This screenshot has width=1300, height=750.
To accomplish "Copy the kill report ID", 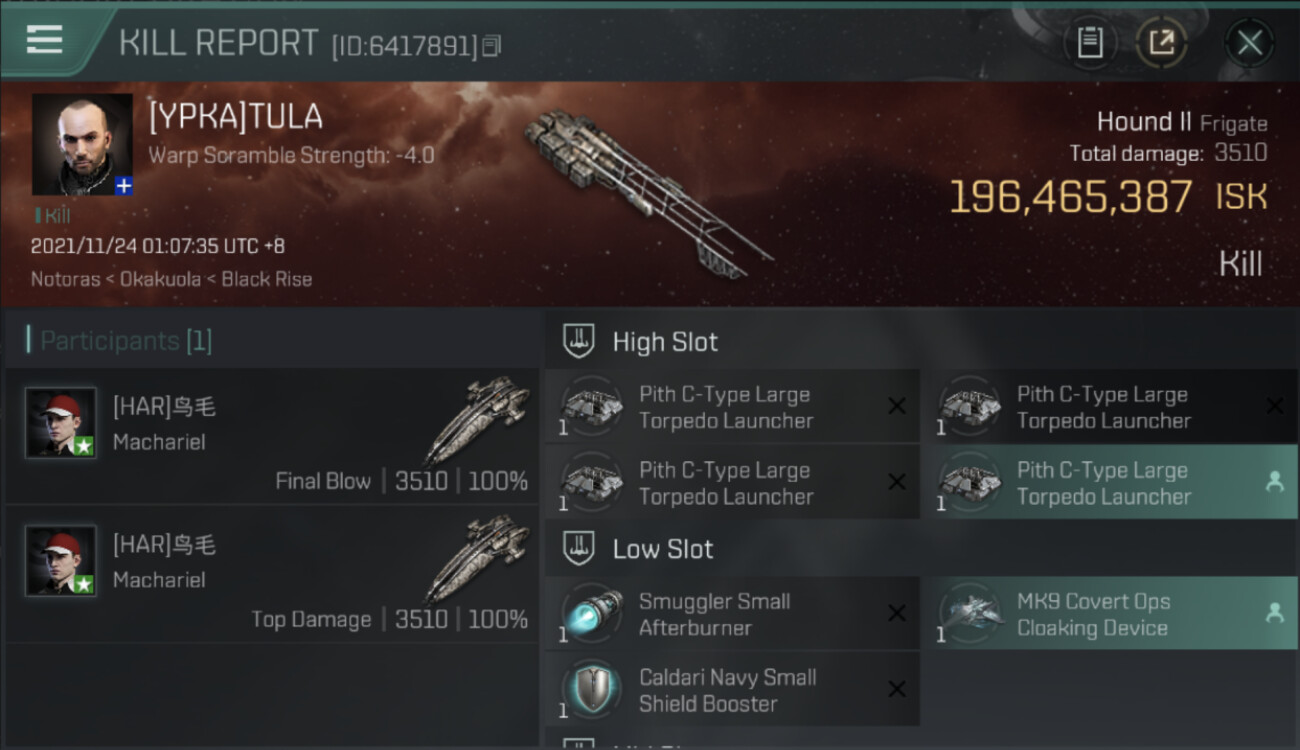I will pyautogui.click(x=491, y=46).
